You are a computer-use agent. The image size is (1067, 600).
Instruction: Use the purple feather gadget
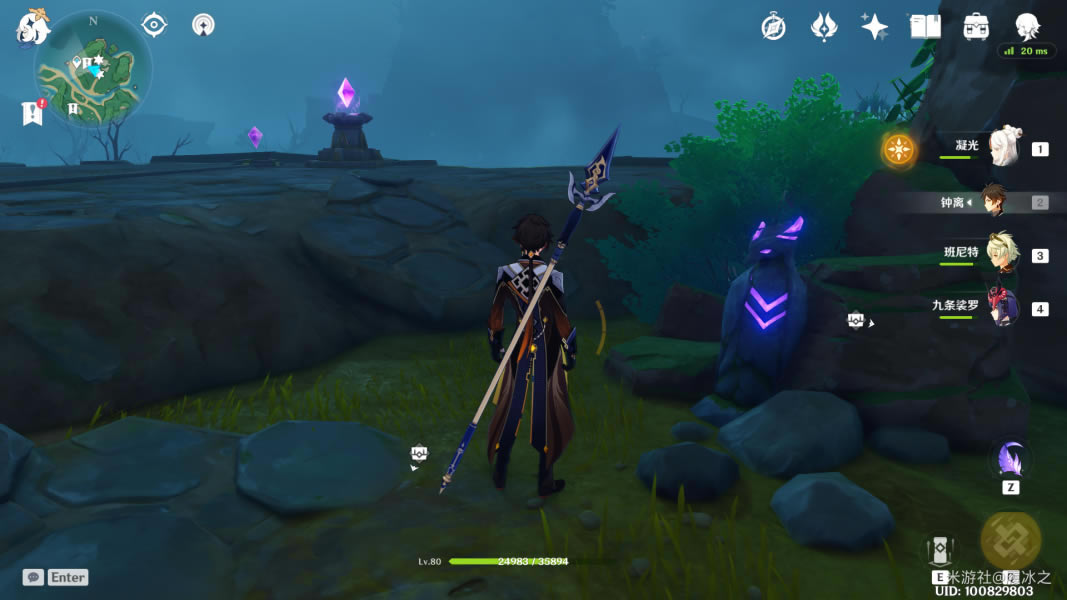[1010, 460]
